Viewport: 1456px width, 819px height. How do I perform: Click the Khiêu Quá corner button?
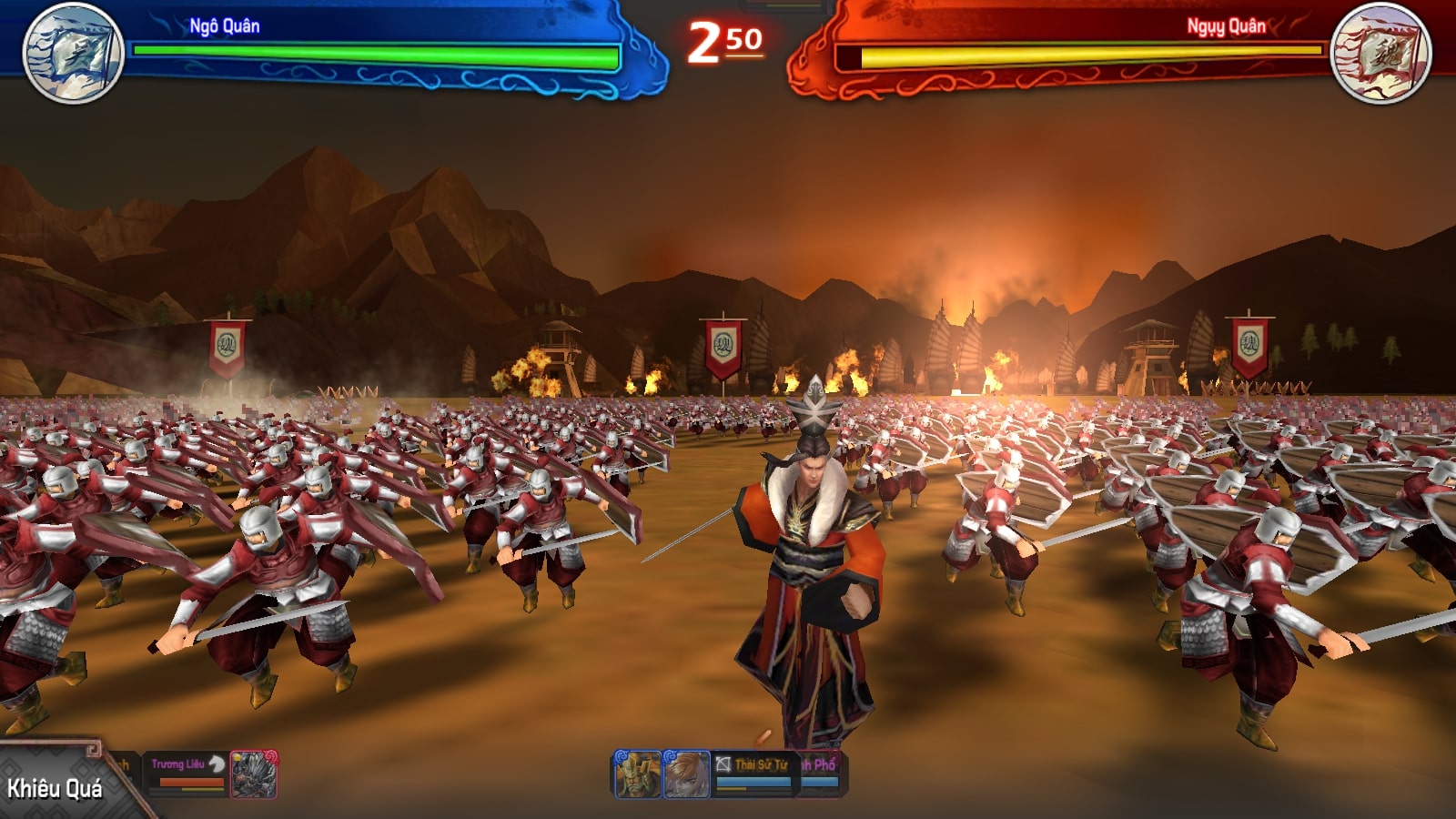click(x=55, y=787)
